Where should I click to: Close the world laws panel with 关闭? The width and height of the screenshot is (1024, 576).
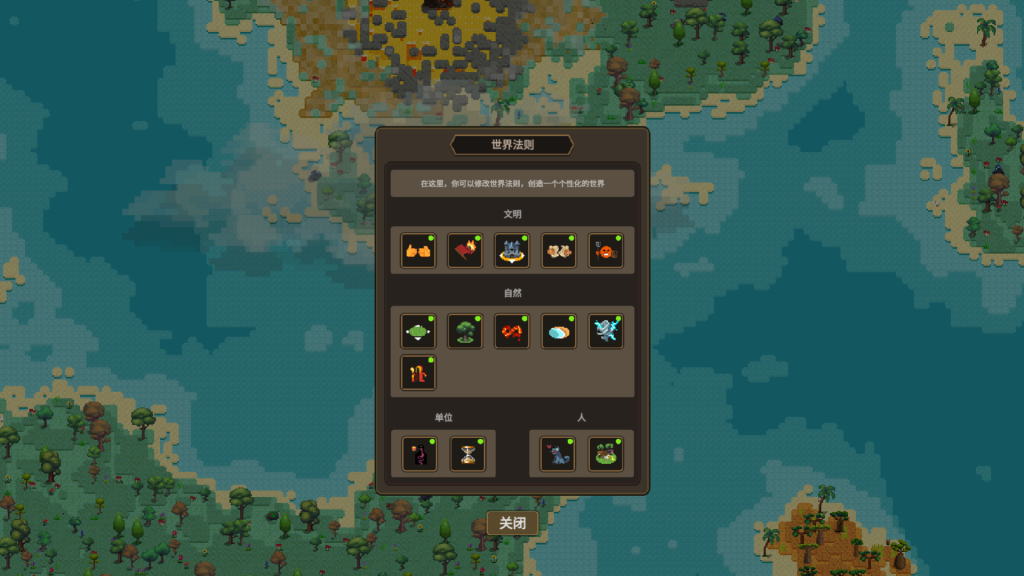click(512, 523)
